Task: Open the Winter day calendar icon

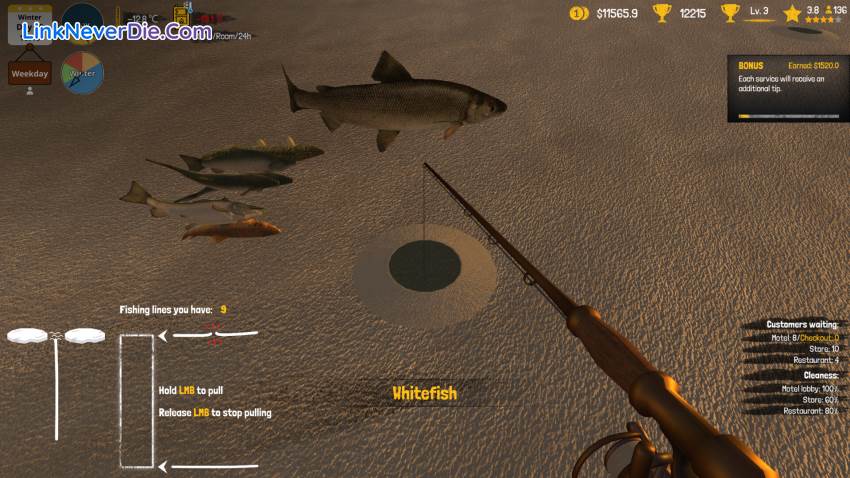Action: click(x=29, y=22)
